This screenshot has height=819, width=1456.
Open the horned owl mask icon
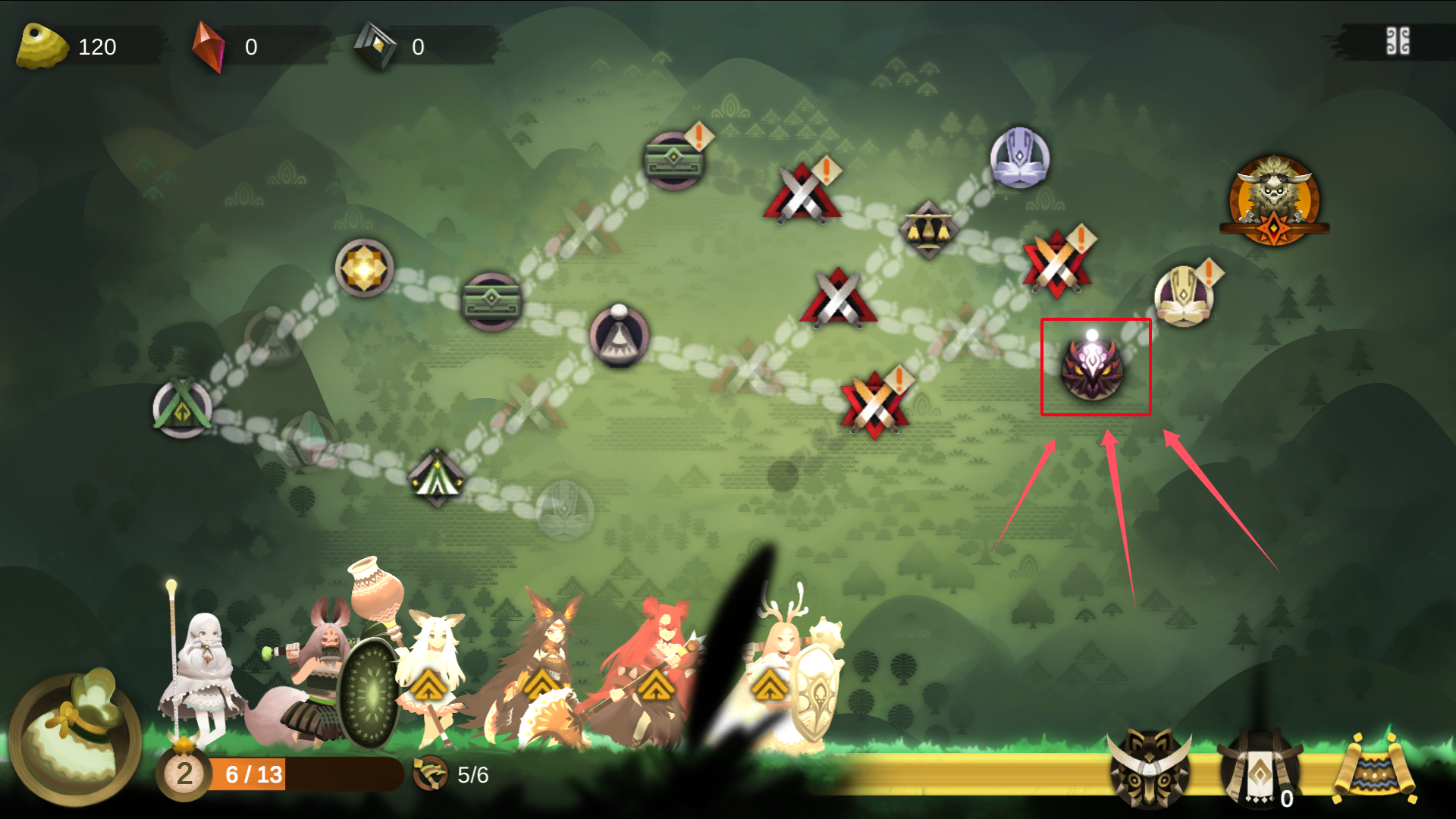[1149, 768]
